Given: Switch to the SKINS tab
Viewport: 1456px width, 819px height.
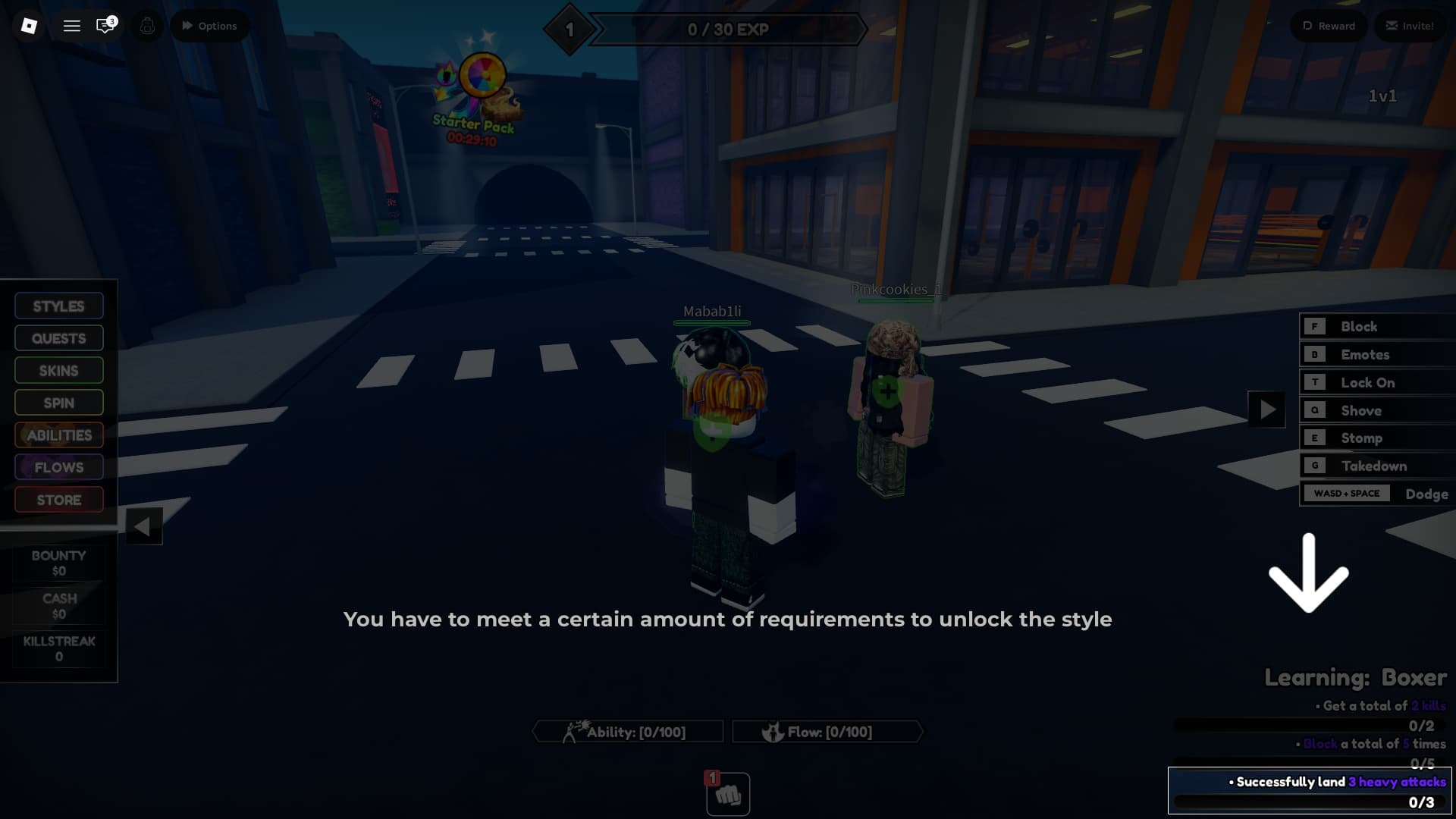Looking at the screenshot, I should 58,370.
